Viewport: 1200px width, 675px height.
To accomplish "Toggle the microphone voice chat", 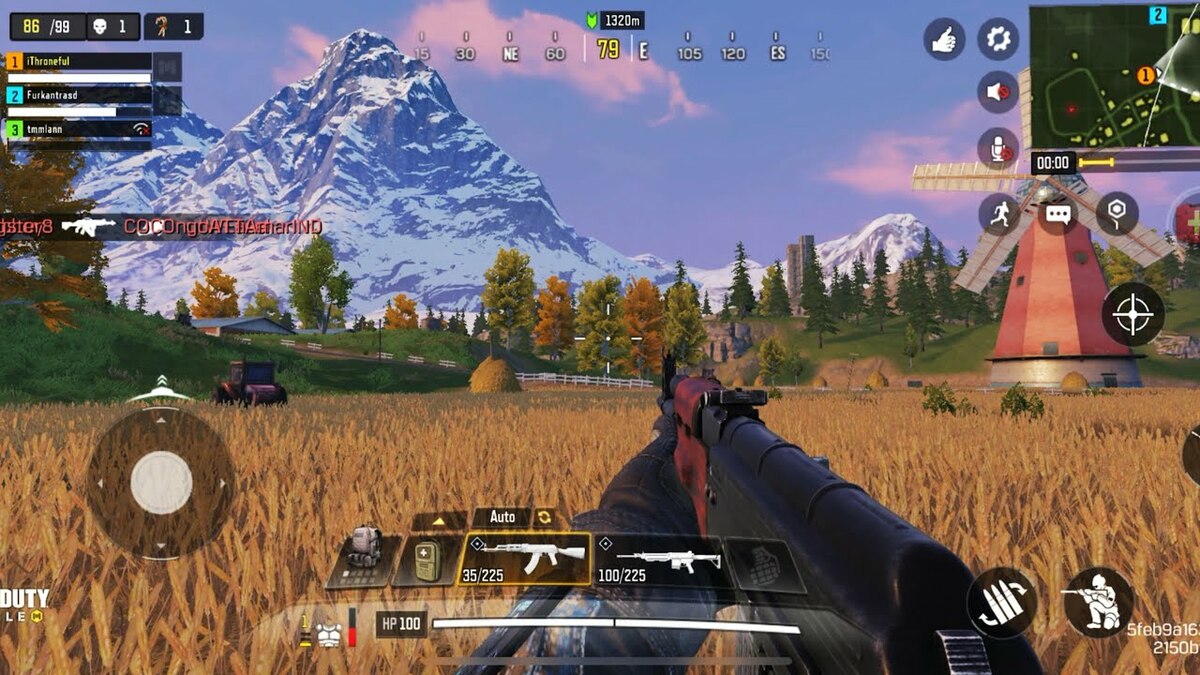I will (x=997, y=148).
